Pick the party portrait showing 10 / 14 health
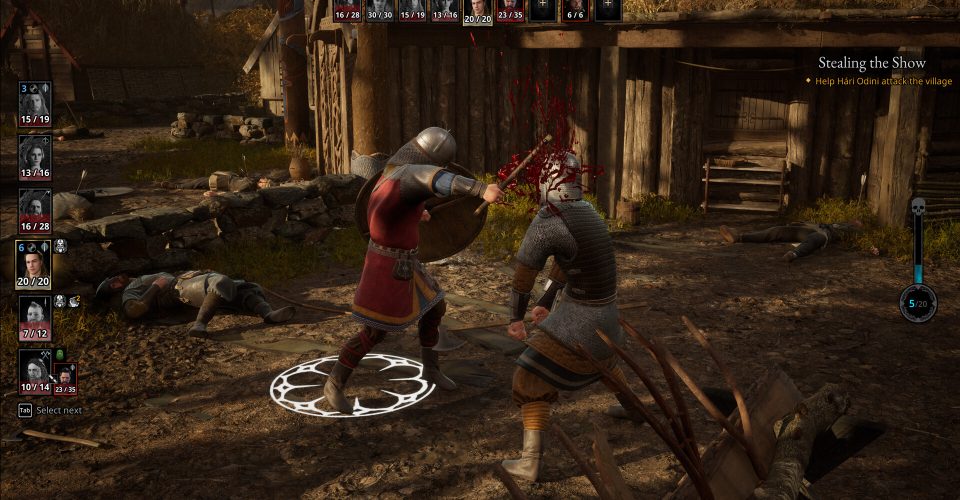 pos(33,369)
